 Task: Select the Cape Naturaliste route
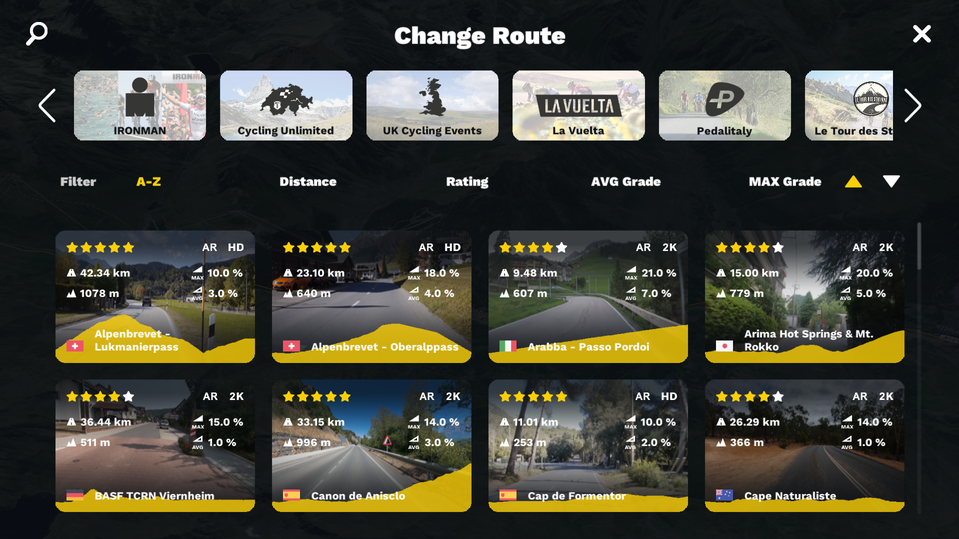(x=804, y=445)
